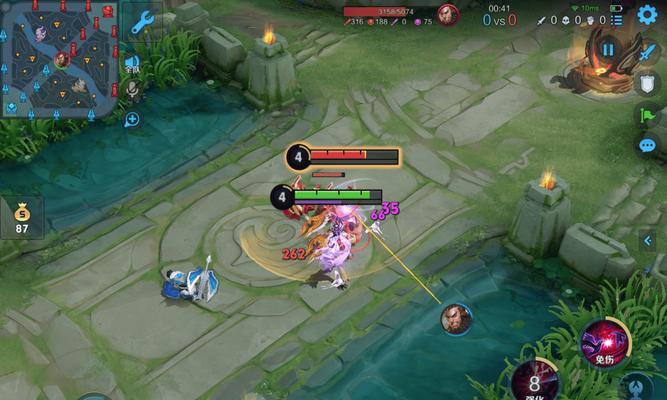Pause with the round pause button

(x=609, y=49)
